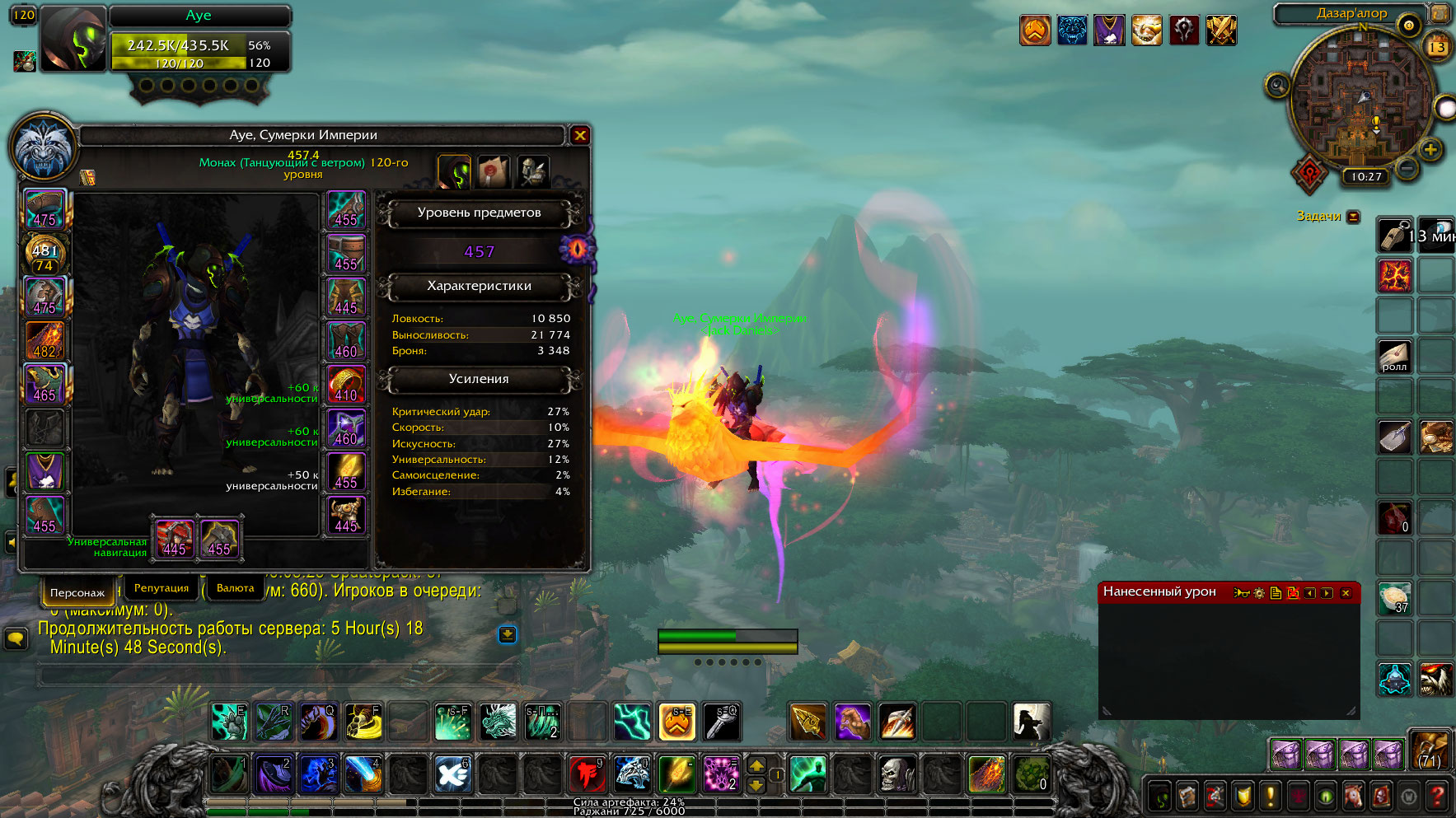1456x818 pixels.
Task: Open the backpack bag showing 71
Action: pyautogui.click(x=1430, y=750)
